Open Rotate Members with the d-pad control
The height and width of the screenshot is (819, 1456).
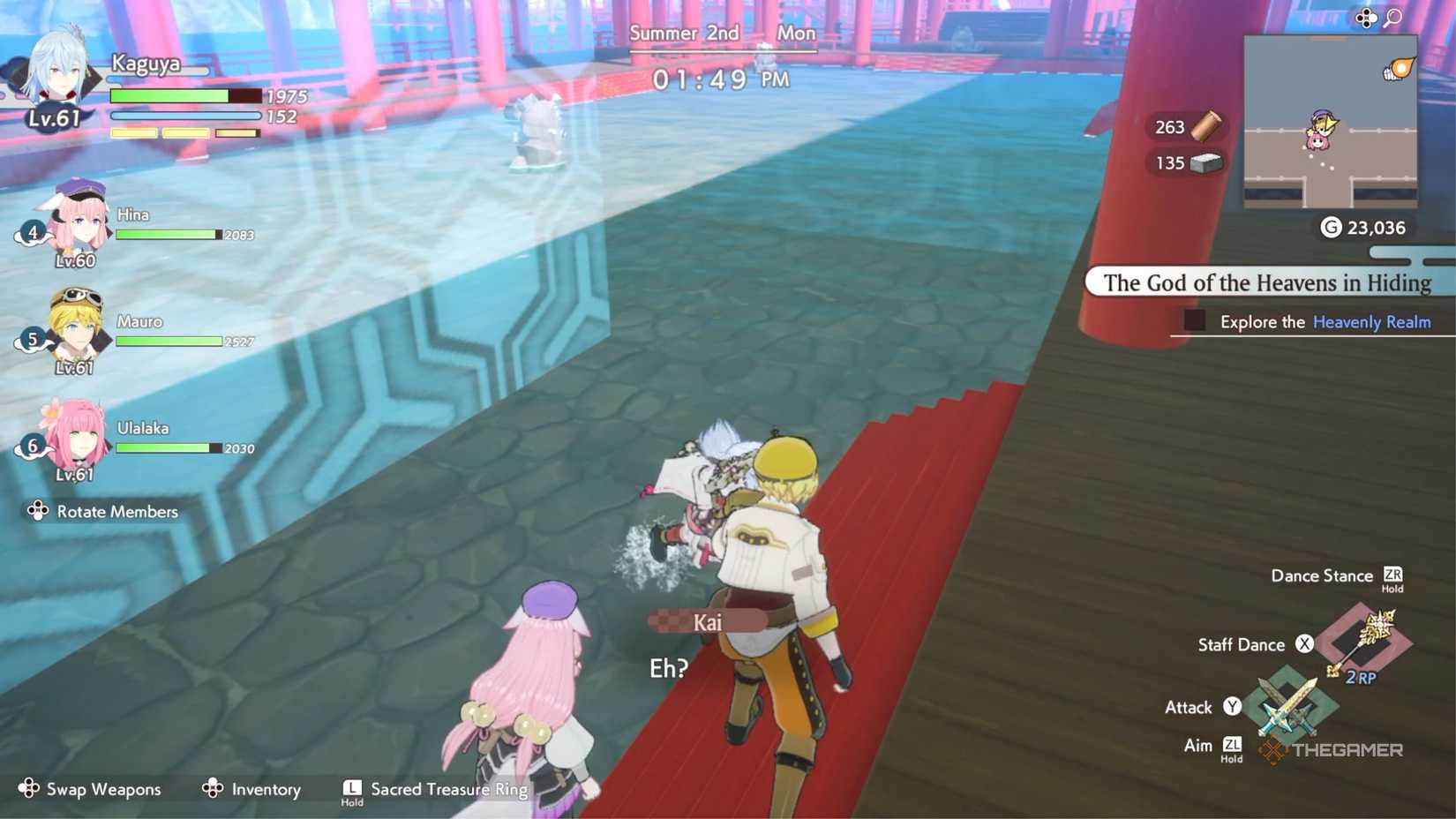pyautogui.click(x=37, y=511)
